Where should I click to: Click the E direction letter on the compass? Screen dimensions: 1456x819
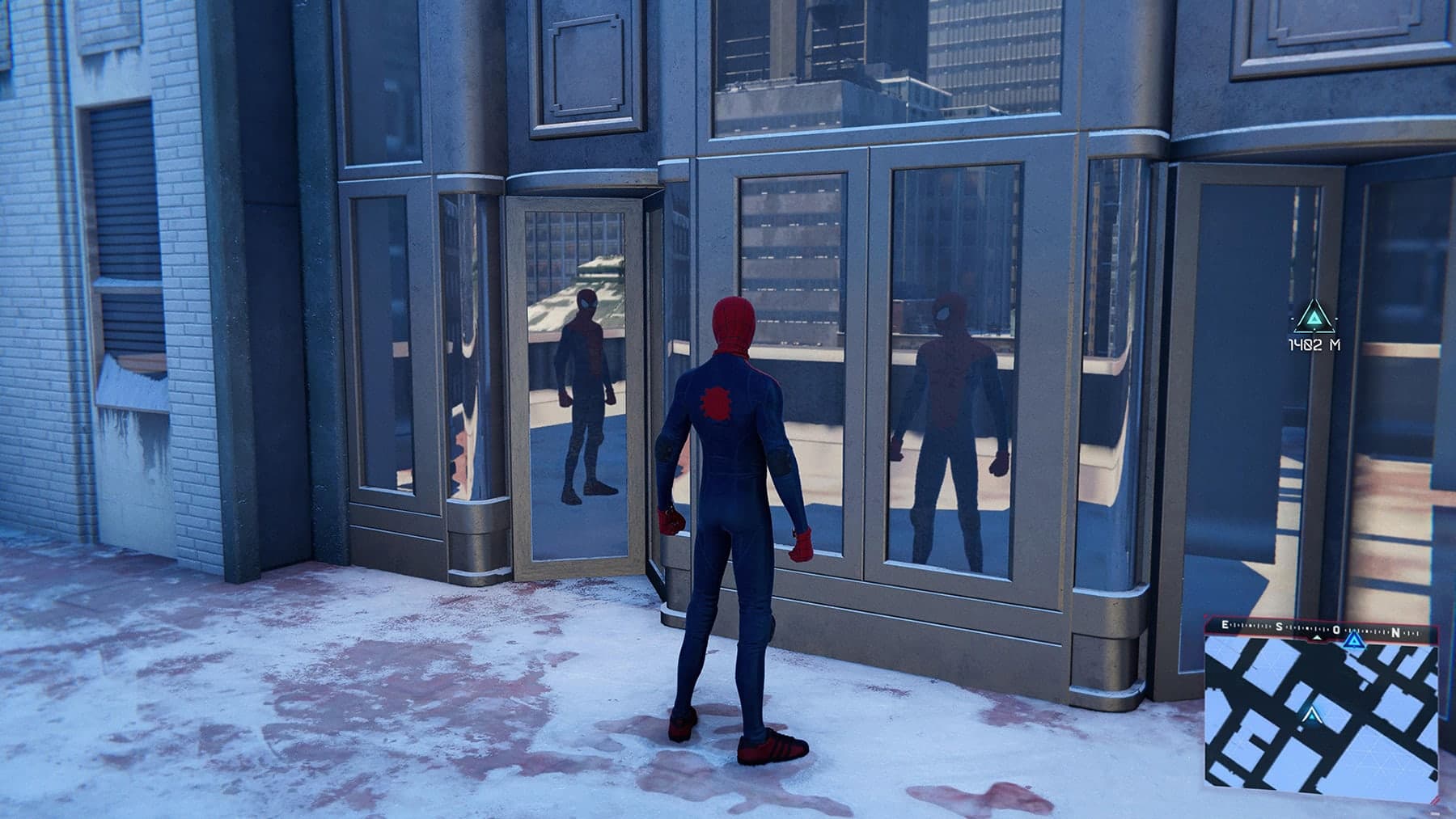coord(1224,625)
